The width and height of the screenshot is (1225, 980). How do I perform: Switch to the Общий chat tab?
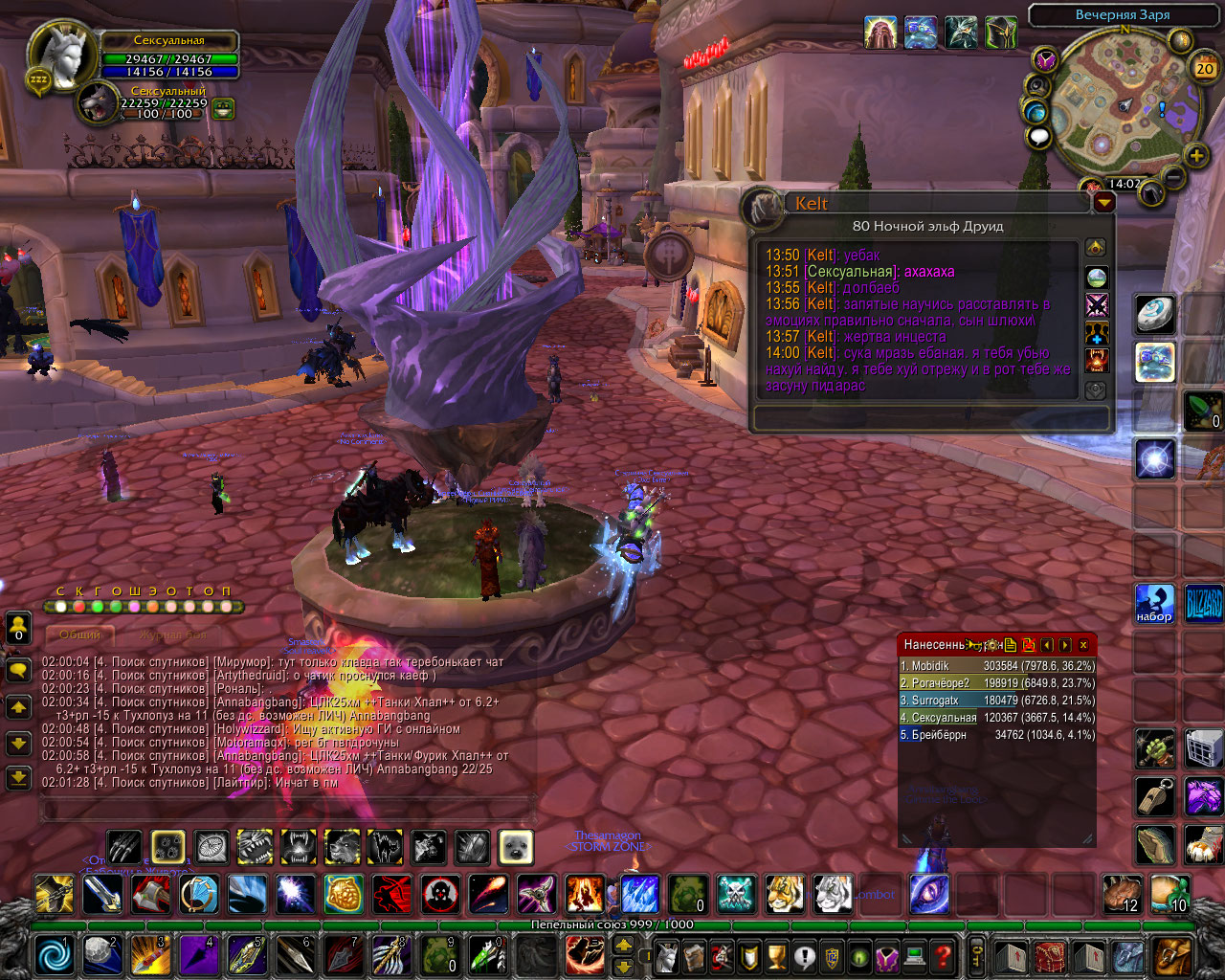80,635
